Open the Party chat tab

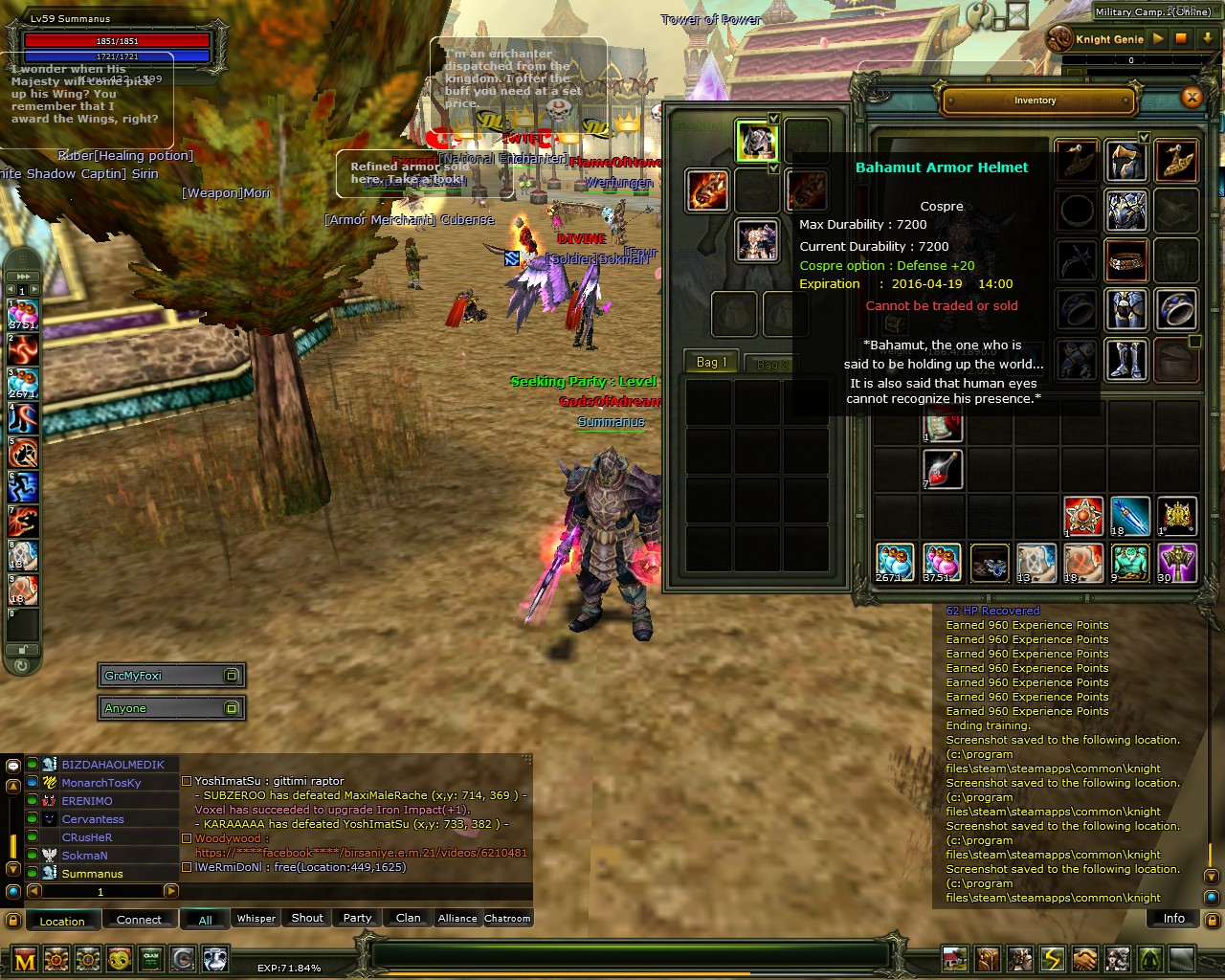coord(357,918)
